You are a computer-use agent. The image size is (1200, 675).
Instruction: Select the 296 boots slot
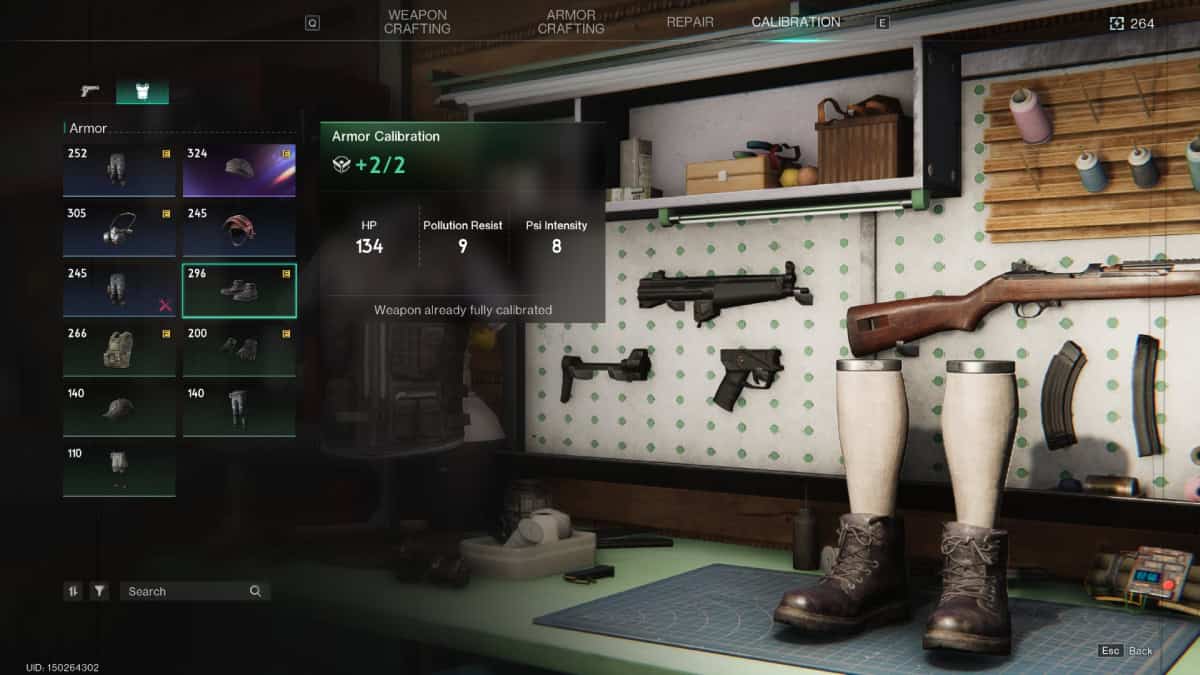click(x=239, y=290)
